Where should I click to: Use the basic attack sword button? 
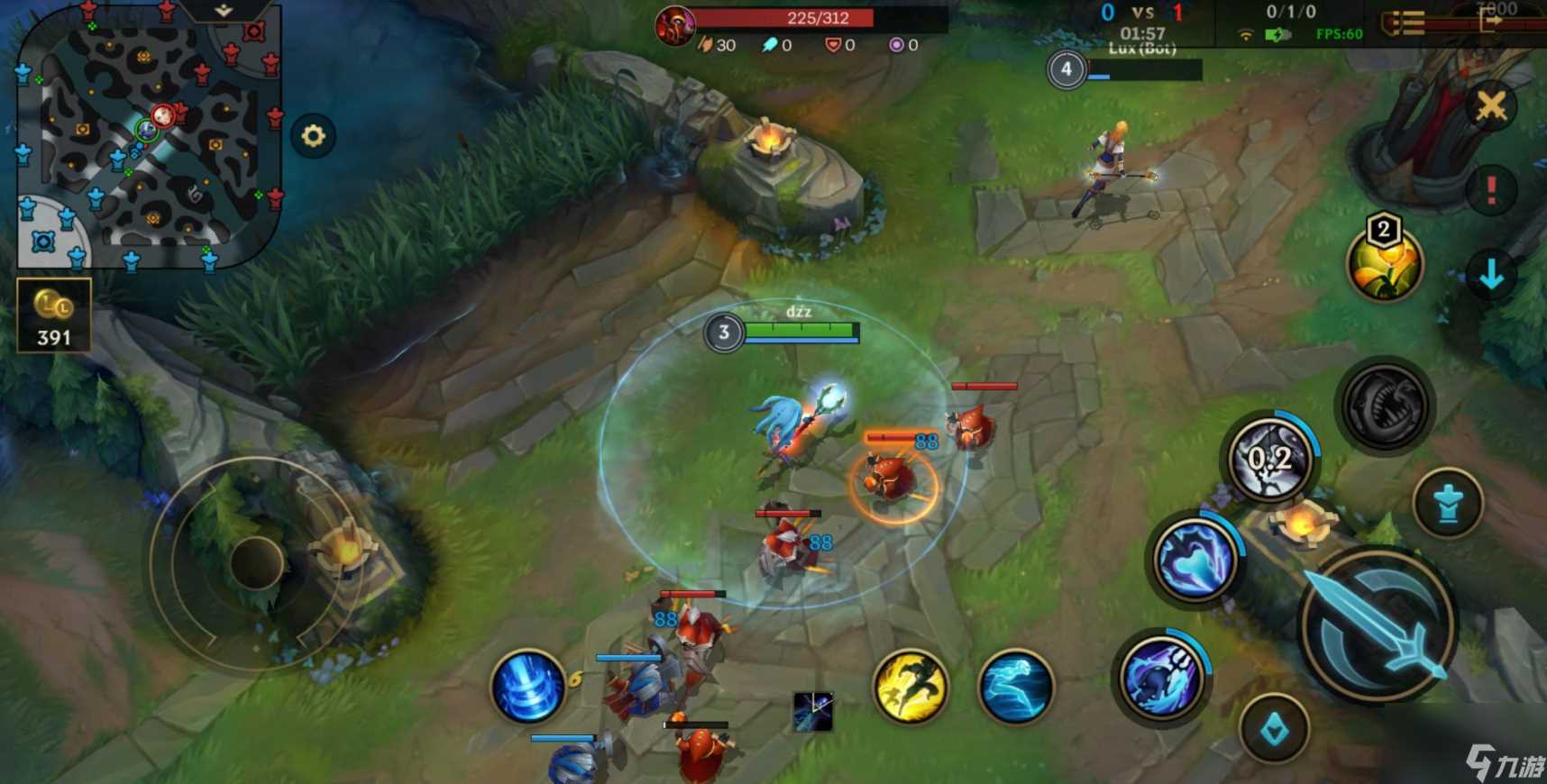coord(1376,625)
